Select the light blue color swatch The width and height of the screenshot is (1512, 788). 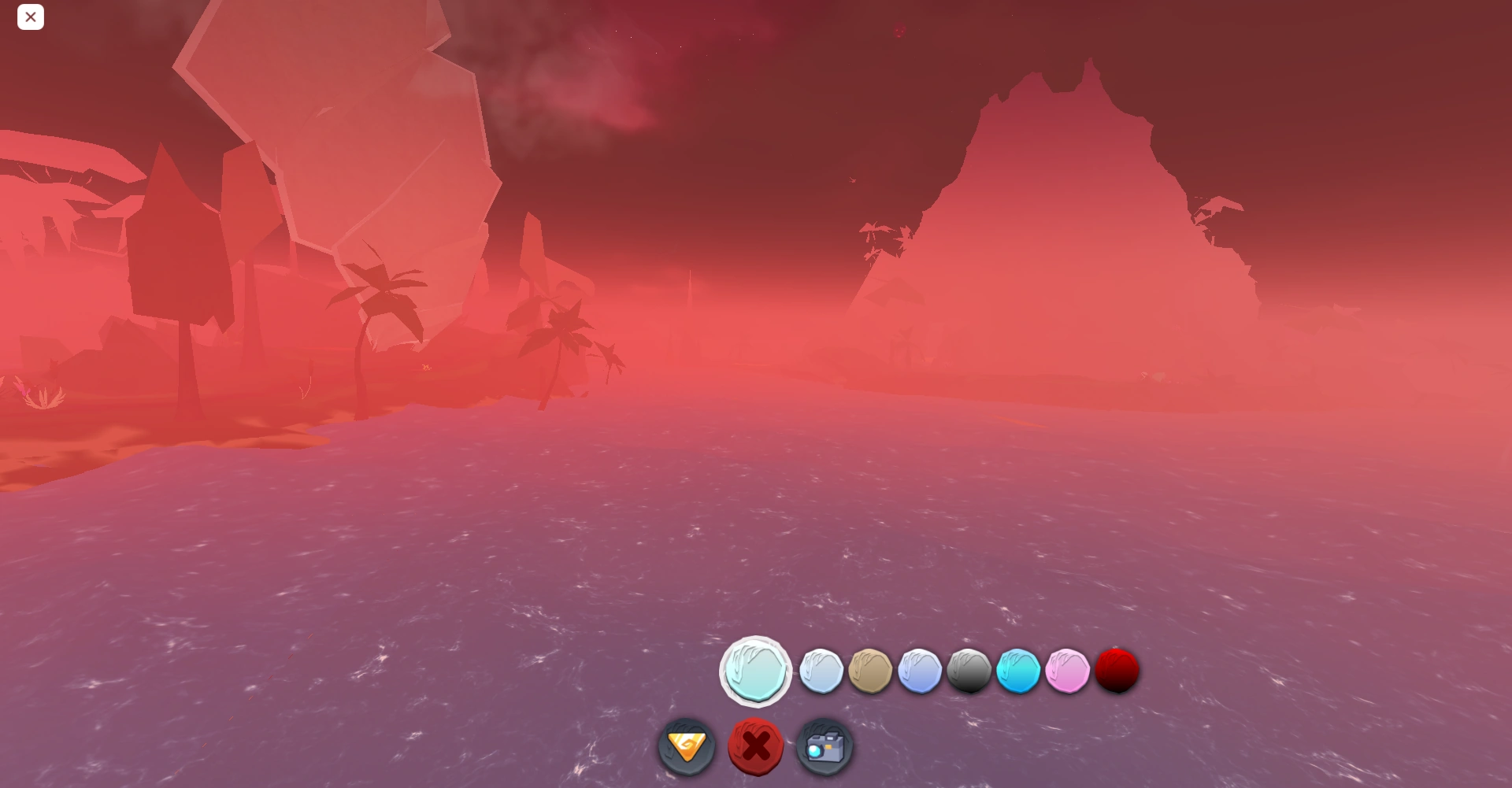[921, 671]
